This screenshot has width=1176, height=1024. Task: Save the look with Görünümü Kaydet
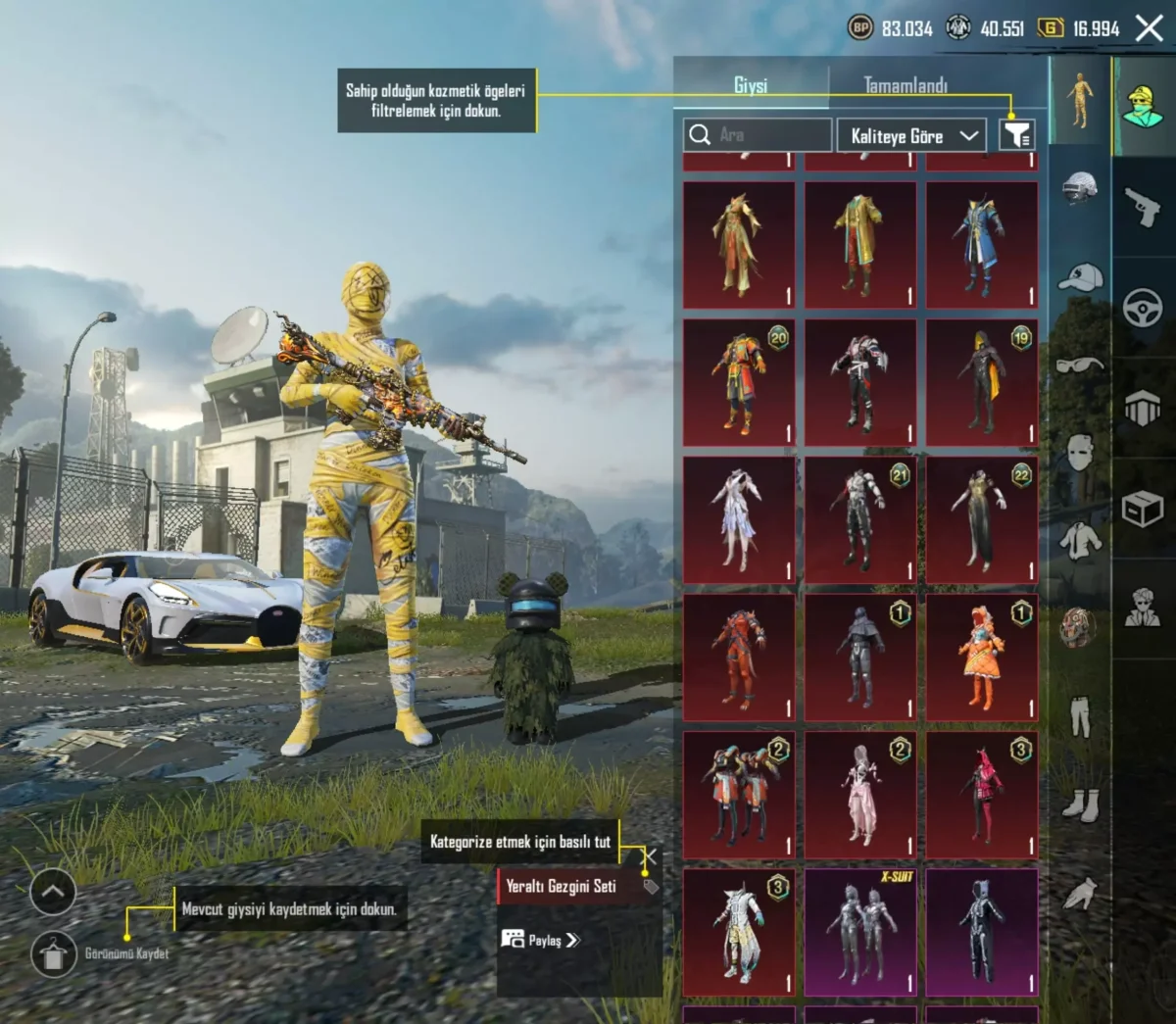(x=54, y=953)
